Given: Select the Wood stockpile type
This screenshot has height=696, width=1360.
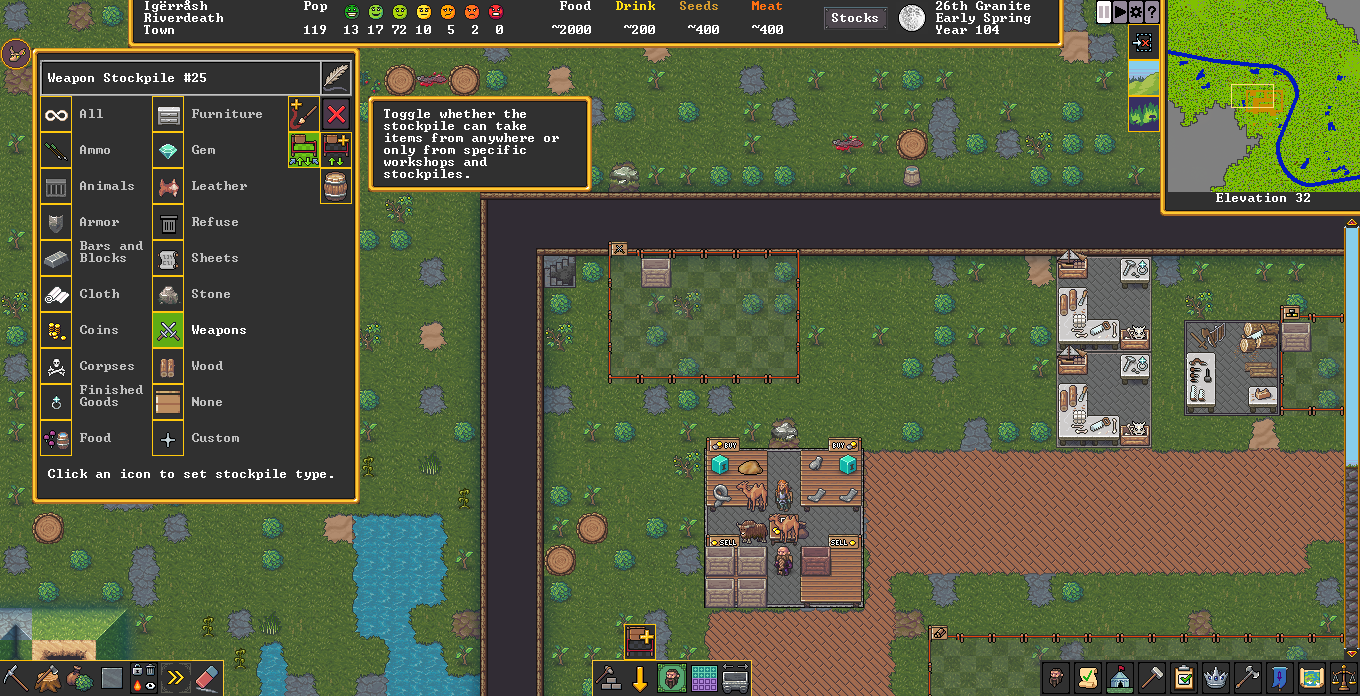Looking at the screenshot, I should tap(169, 366).
